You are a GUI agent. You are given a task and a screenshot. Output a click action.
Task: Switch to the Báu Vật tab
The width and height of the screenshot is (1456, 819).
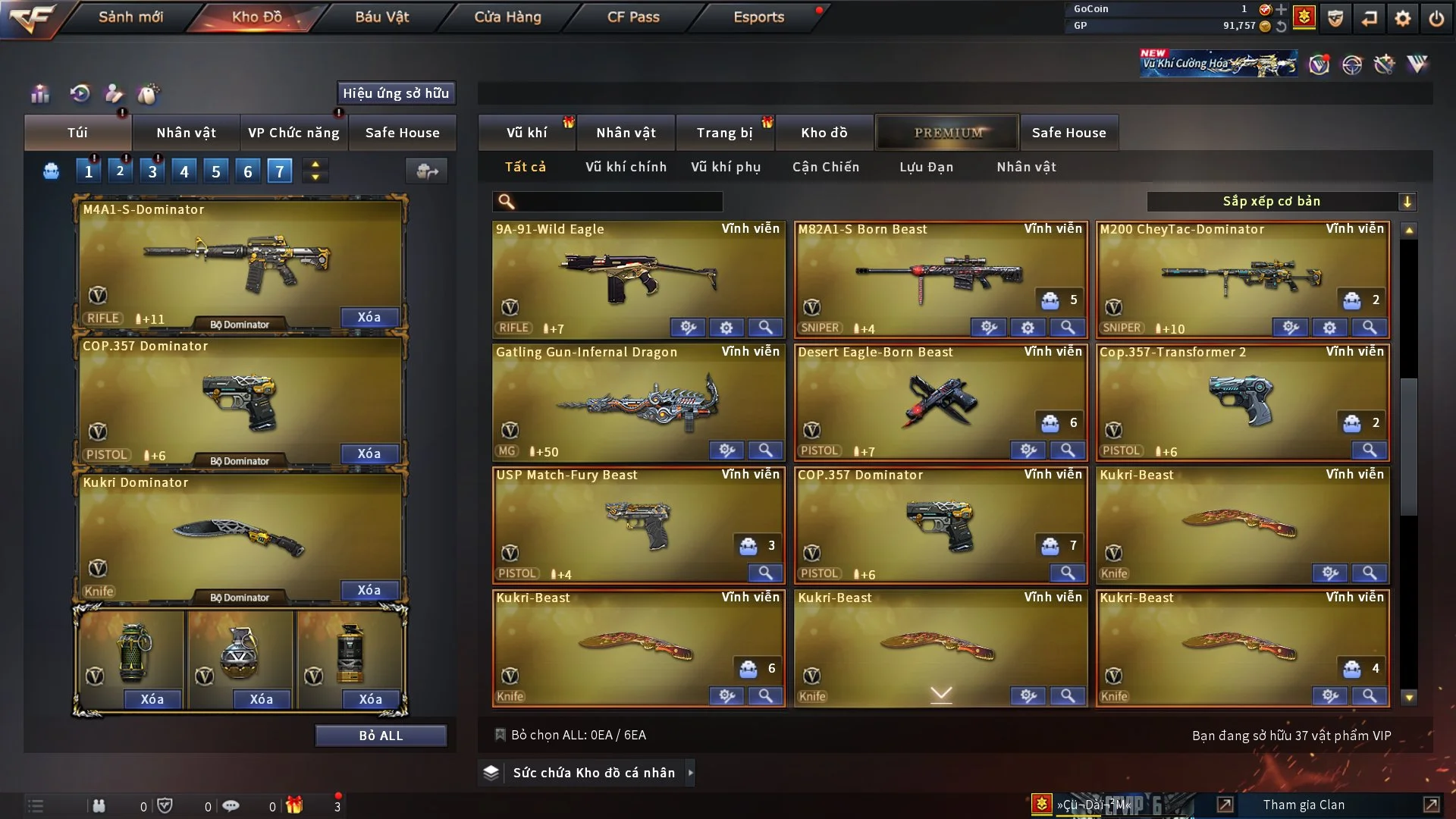381,17
